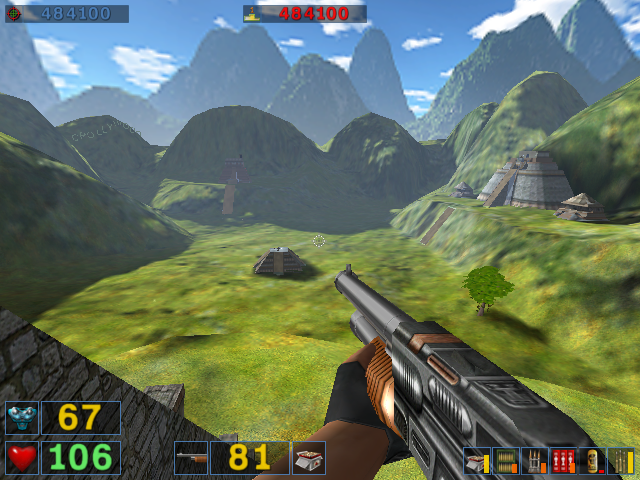Click the red crosshair score icon
The width and height of the screenshot is (640, 480).
click(13, 14)
